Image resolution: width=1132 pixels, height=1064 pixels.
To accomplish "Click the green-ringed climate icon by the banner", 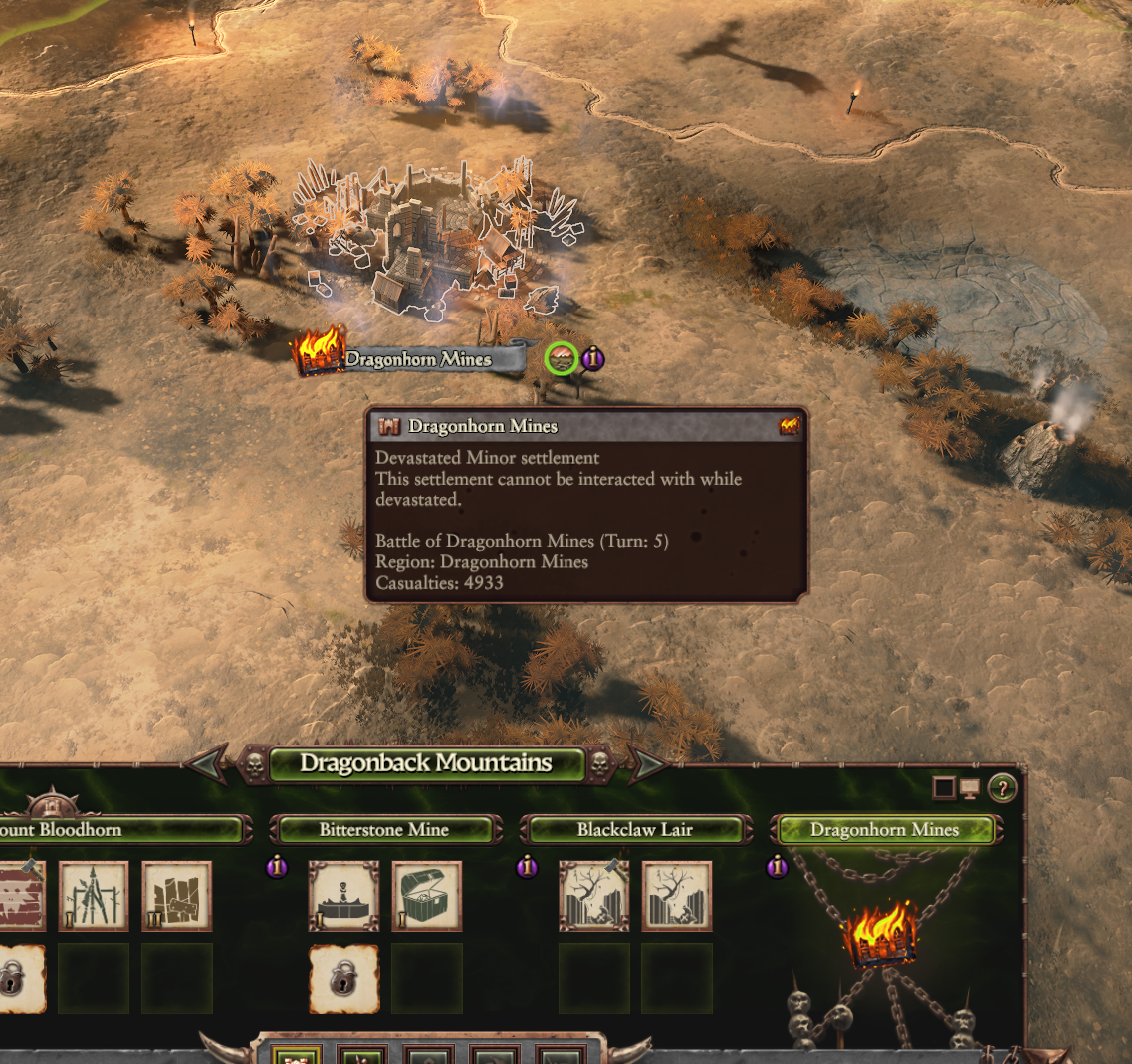I will tap(562, 359).
